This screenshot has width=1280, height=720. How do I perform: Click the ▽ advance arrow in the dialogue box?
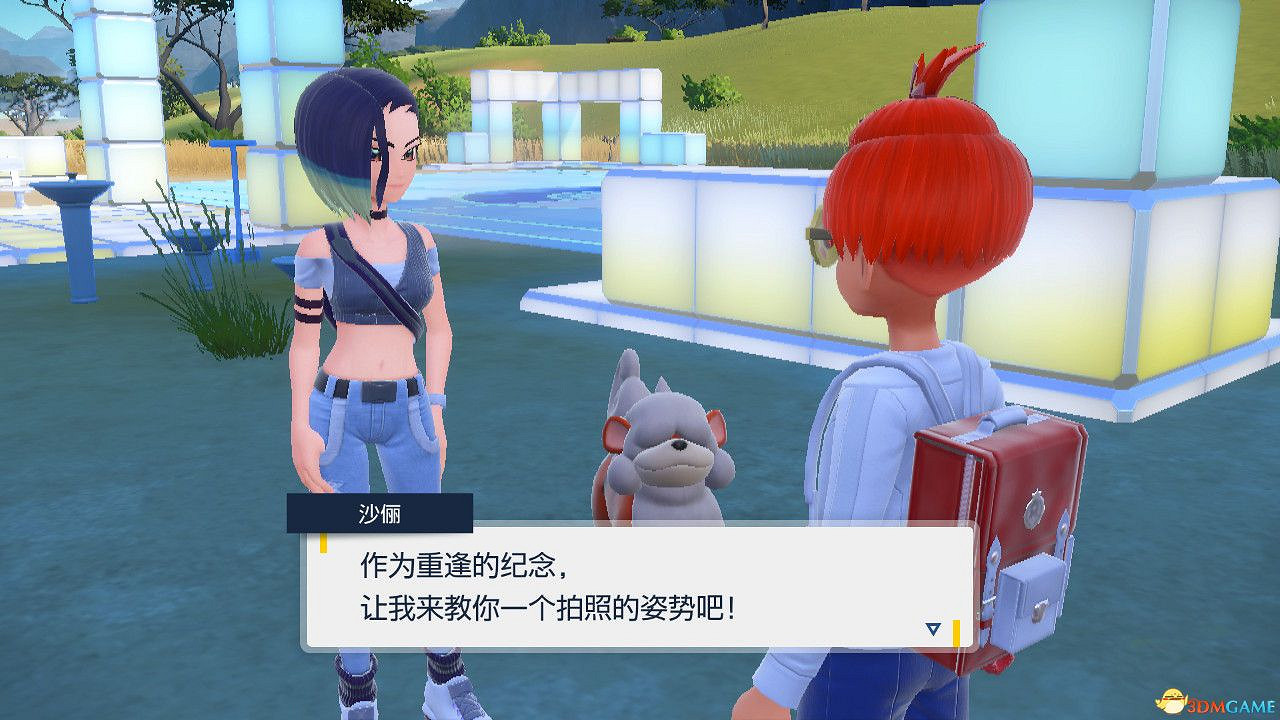[934, 628]
